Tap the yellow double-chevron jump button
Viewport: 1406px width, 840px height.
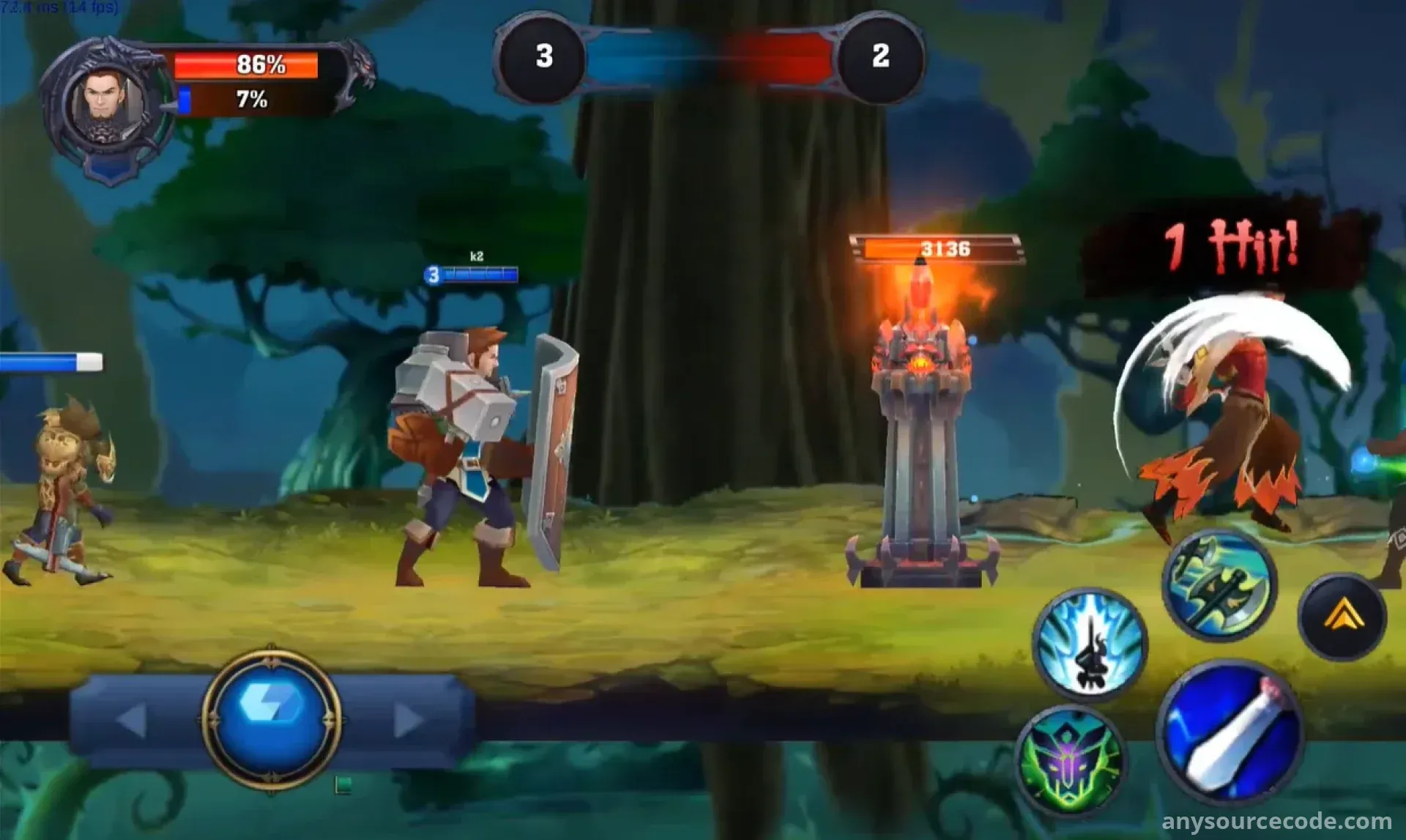[1342, 617]
